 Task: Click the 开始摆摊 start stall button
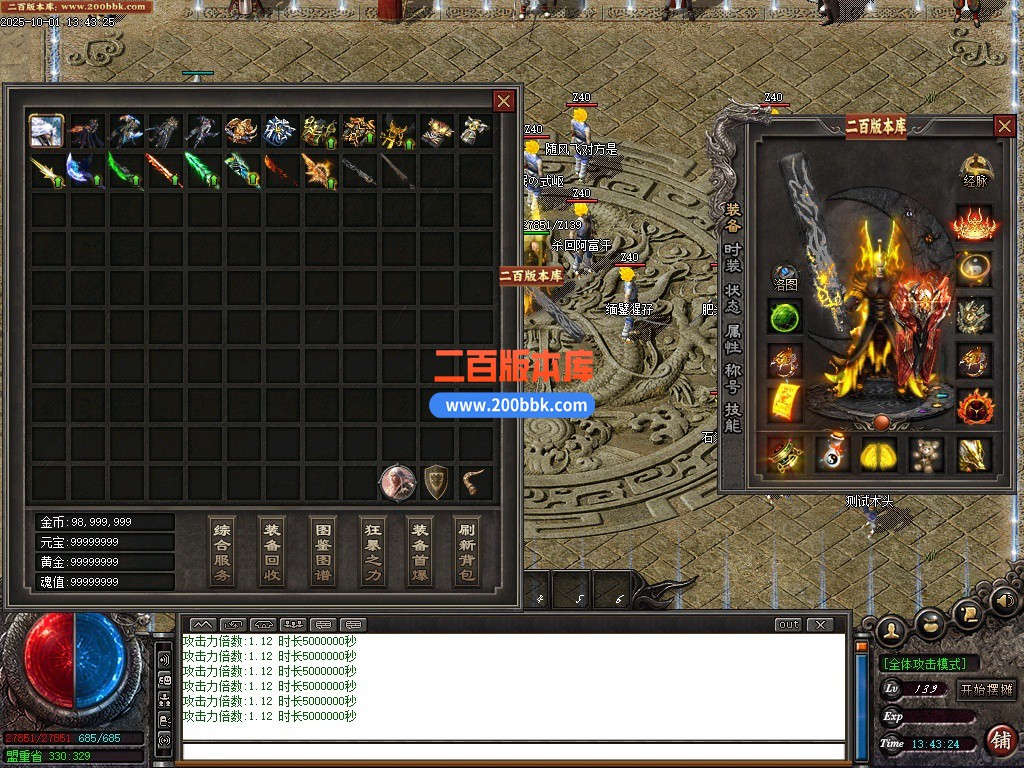(x=986, y=689)
